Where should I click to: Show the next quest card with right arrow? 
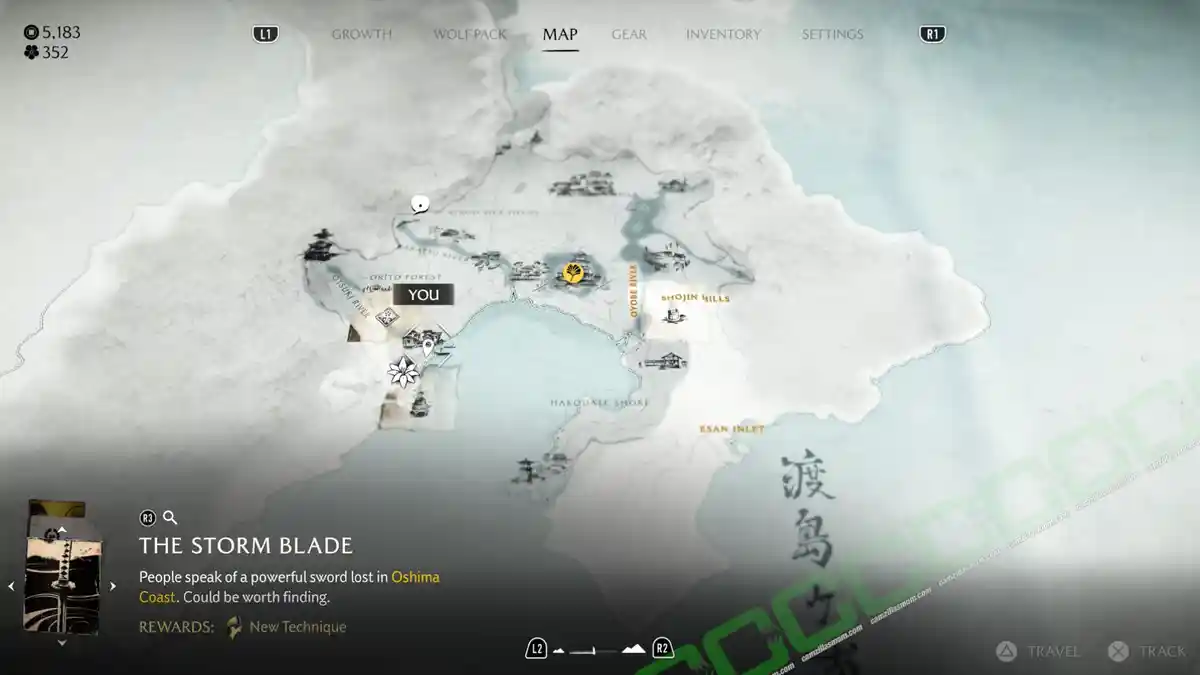click(113, 587)
